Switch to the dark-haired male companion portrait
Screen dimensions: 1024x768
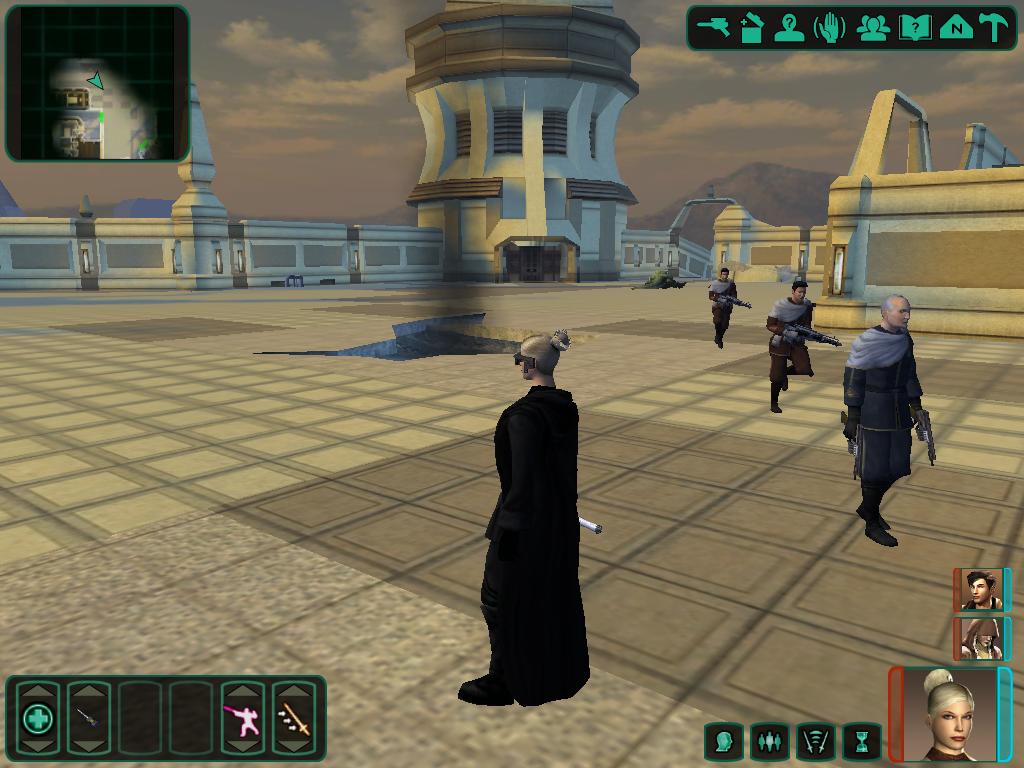981,590
